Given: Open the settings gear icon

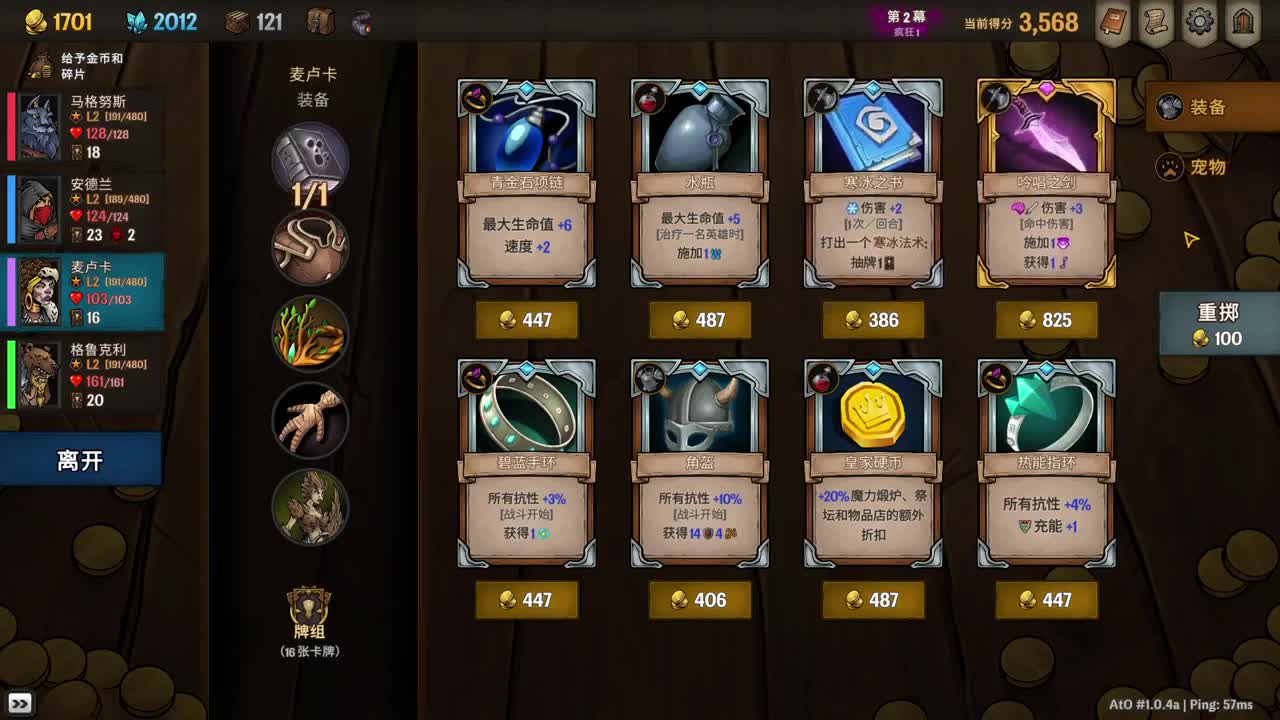Looking at the screenshot, I should [1199, 21].
